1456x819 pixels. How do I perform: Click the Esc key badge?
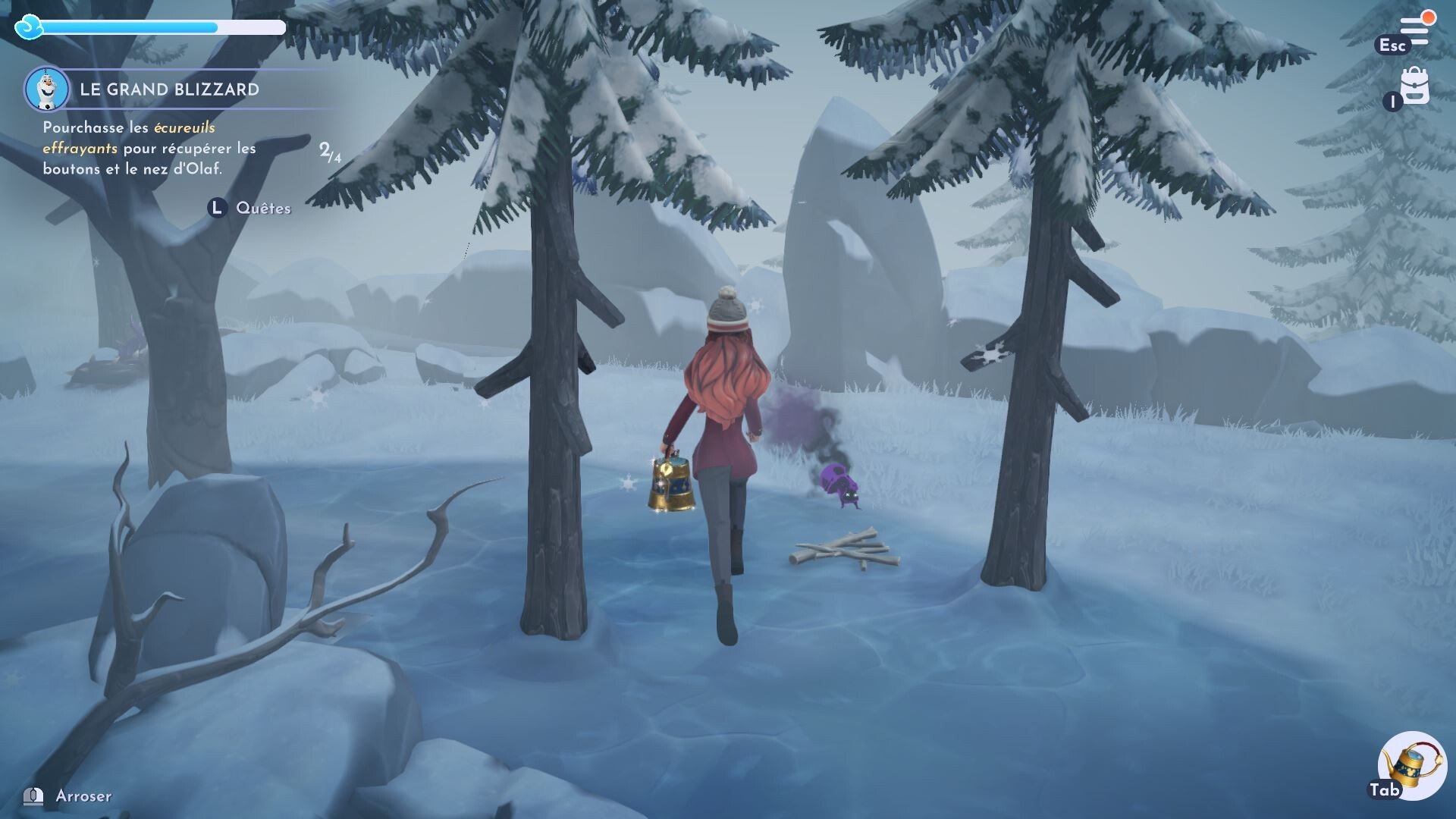[x=1393, y=45]
